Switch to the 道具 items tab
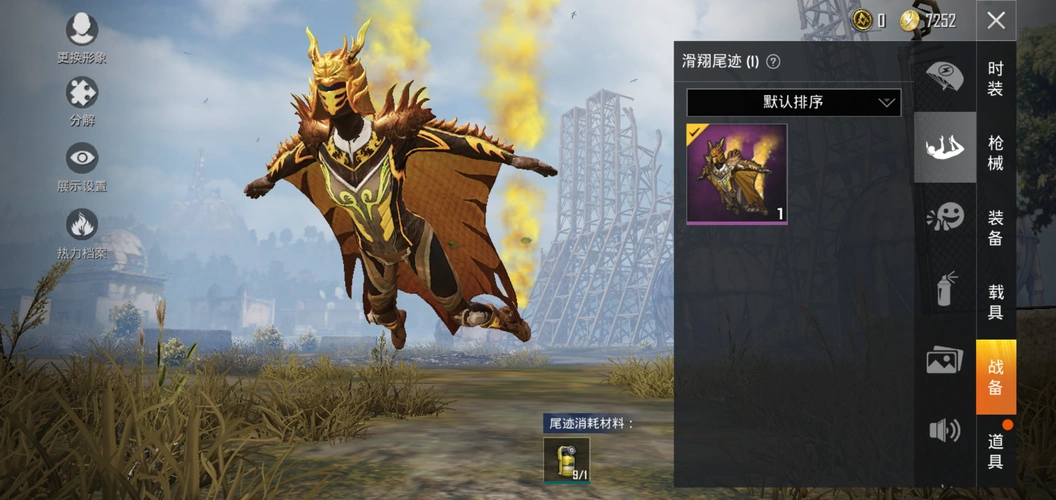The width and height of the screenshot is (1056, 500). [996, 451]
